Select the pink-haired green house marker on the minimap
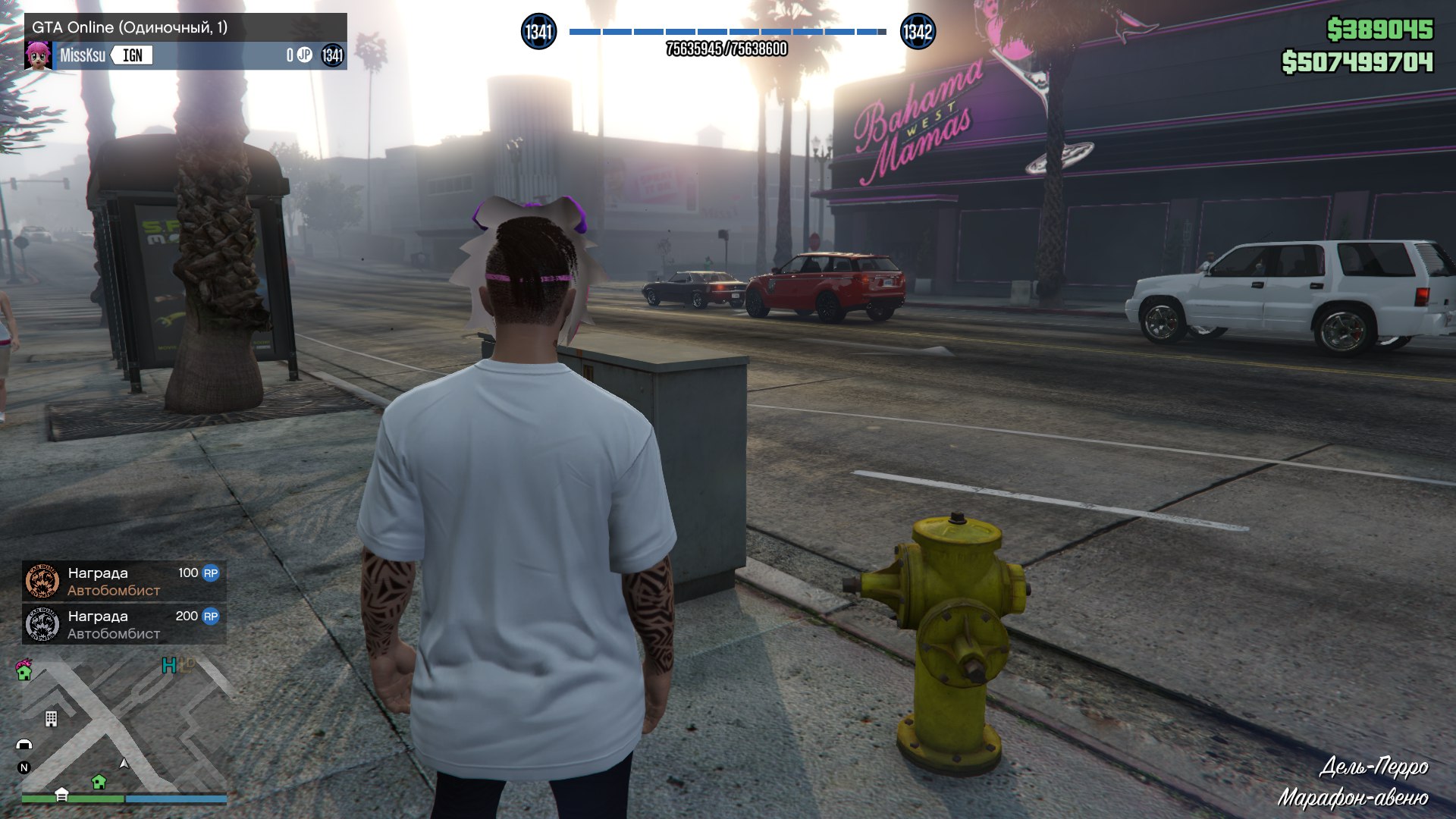Viewport: 1456px width, 819px height. pyautogui.click(x=24, y=670)
